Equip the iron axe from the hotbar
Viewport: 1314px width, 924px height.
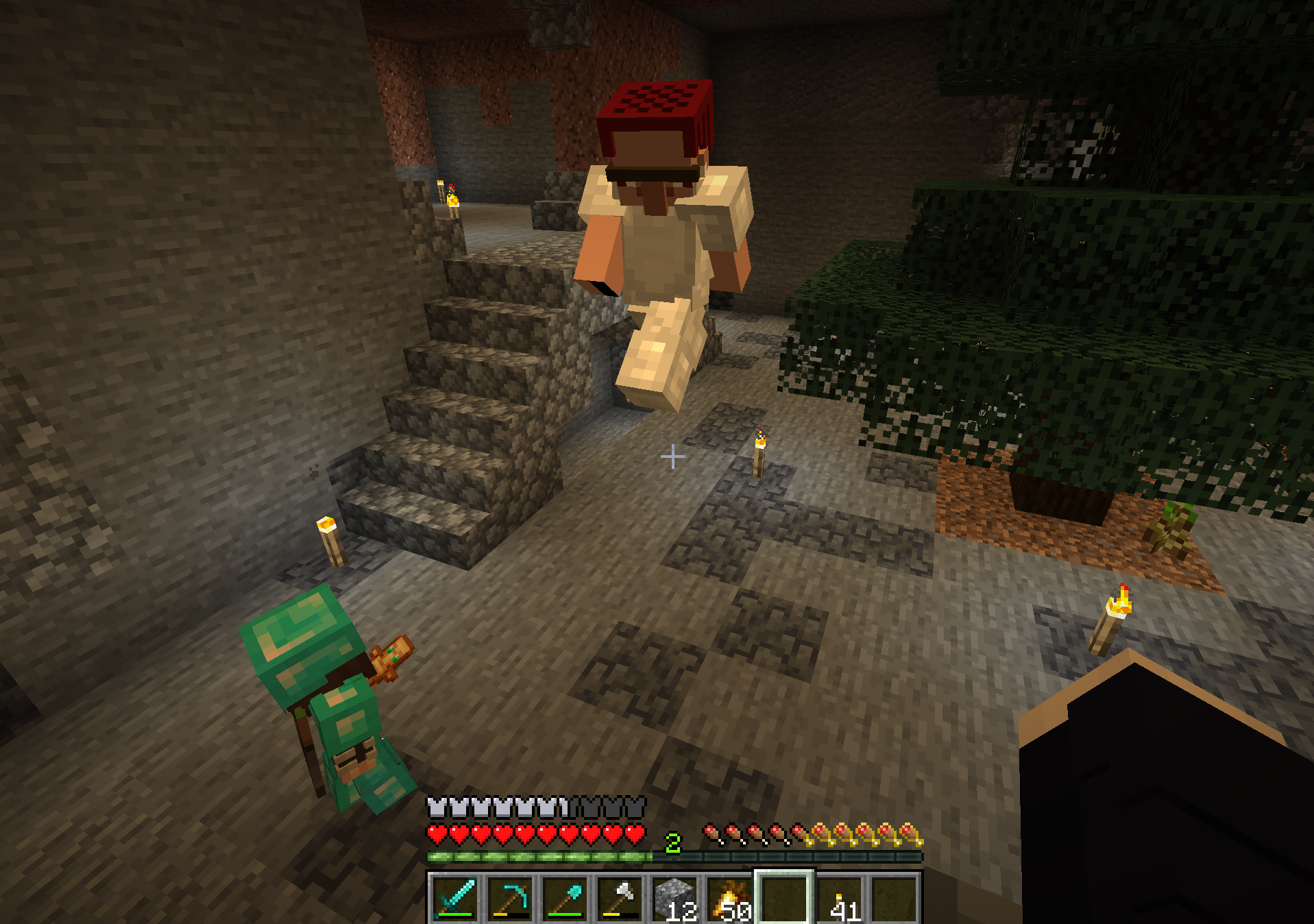pyautogui.click(x=620, y=898)
